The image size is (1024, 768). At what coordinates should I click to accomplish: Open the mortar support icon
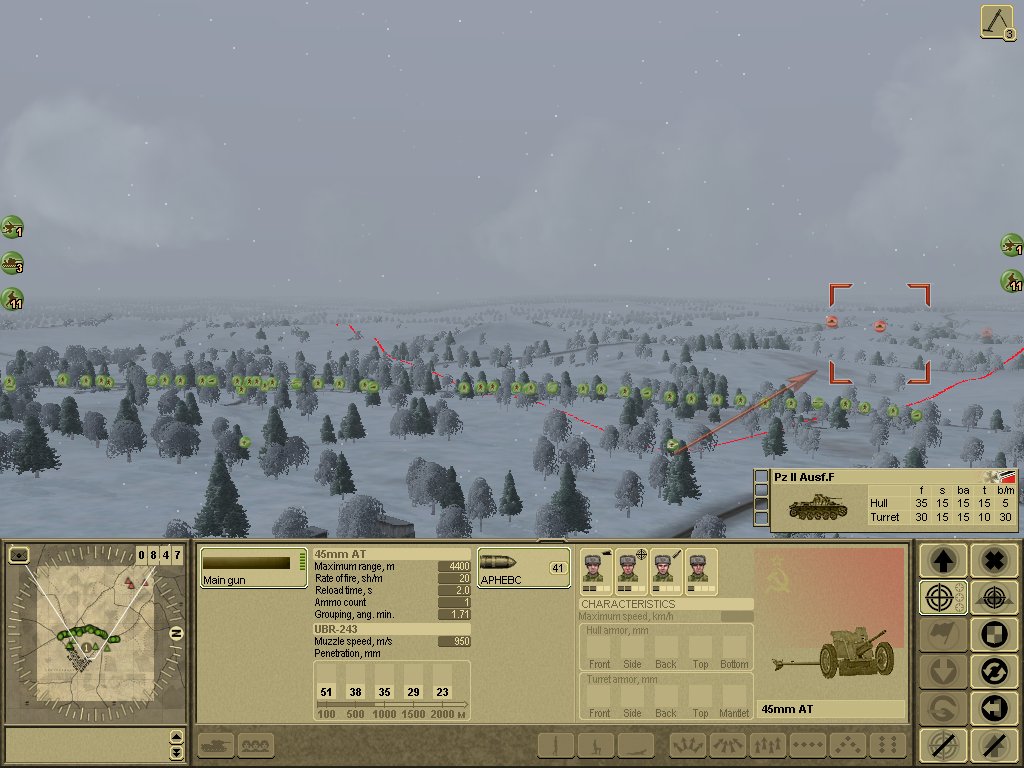998,23
